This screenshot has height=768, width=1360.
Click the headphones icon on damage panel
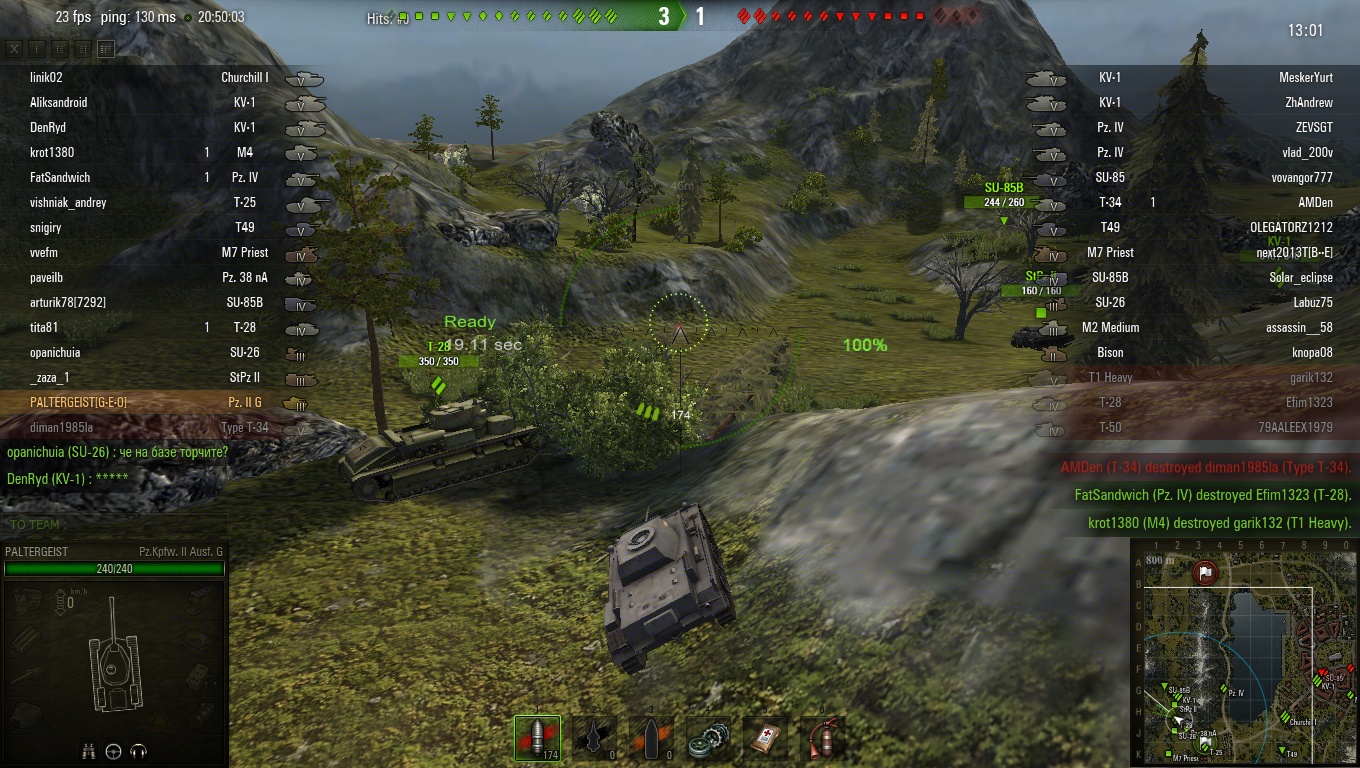click(138, 751)
